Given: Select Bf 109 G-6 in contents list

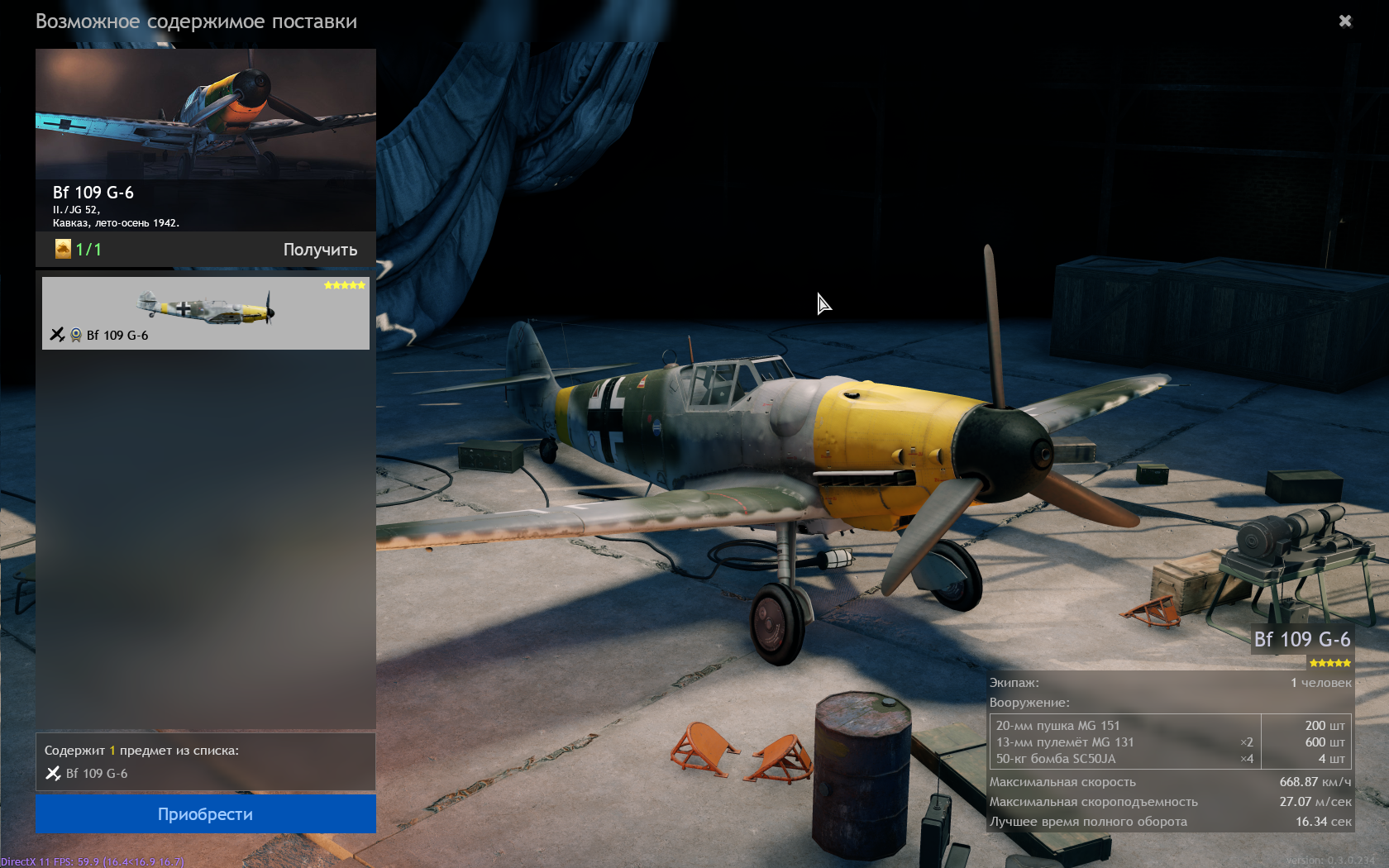Looking at the screenshot, I should click(96, 774).
